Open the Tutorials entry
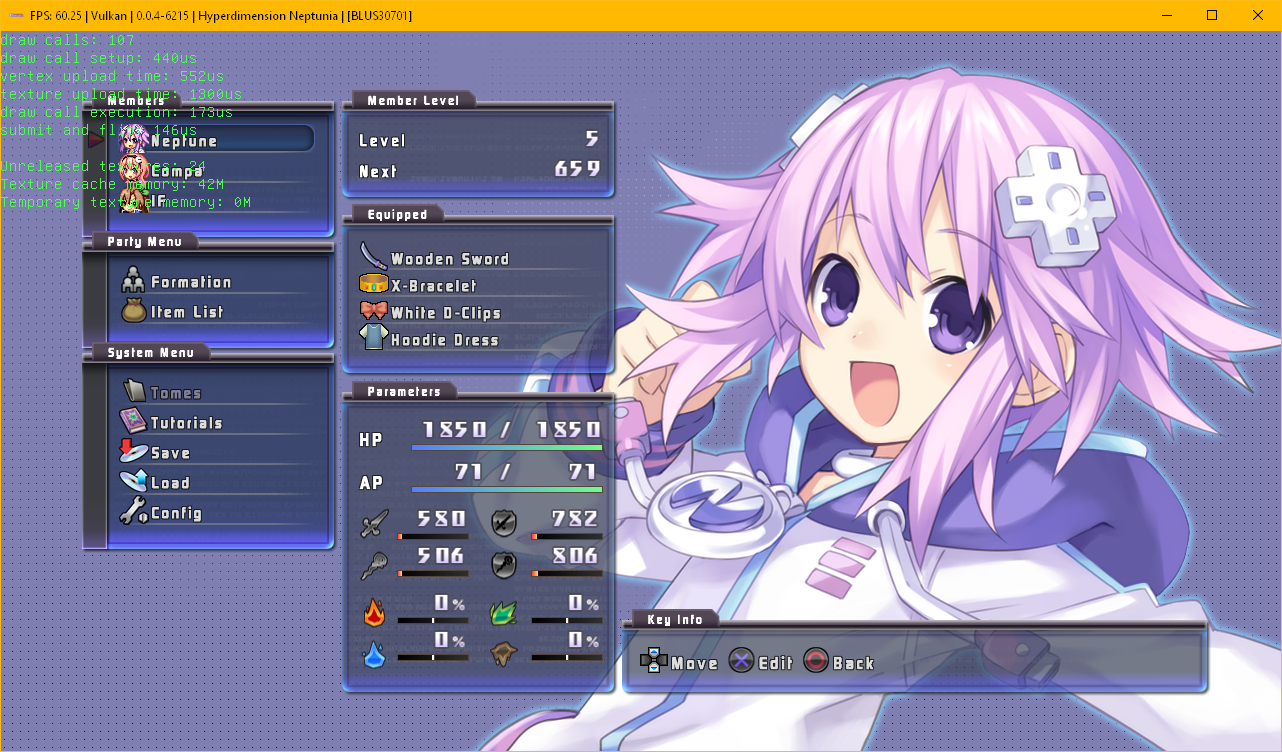The height and width of the screenshot is (752, 1282). click(186, 423)
